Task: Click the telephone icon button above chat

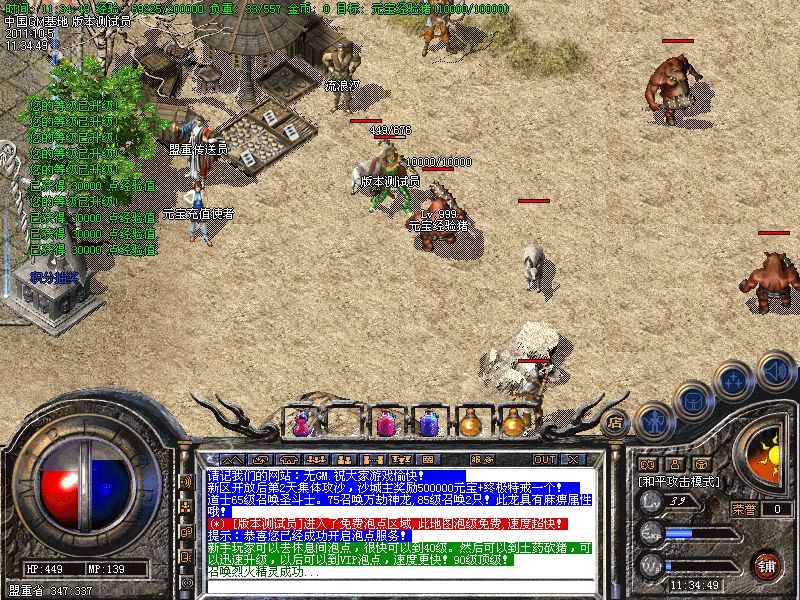Action: click(288, 459)
